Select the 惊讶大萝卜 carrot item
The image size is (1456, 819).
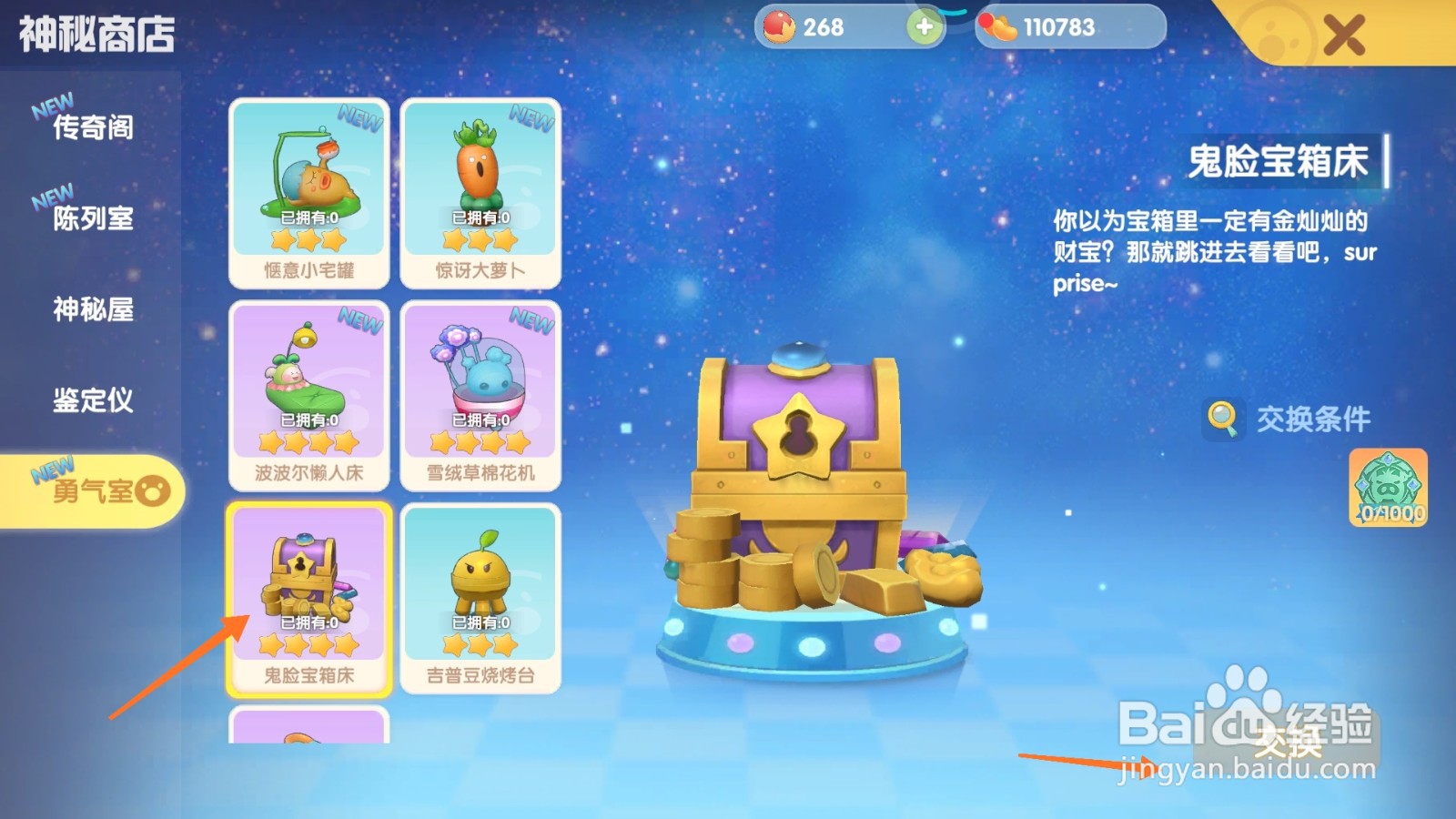480,191
